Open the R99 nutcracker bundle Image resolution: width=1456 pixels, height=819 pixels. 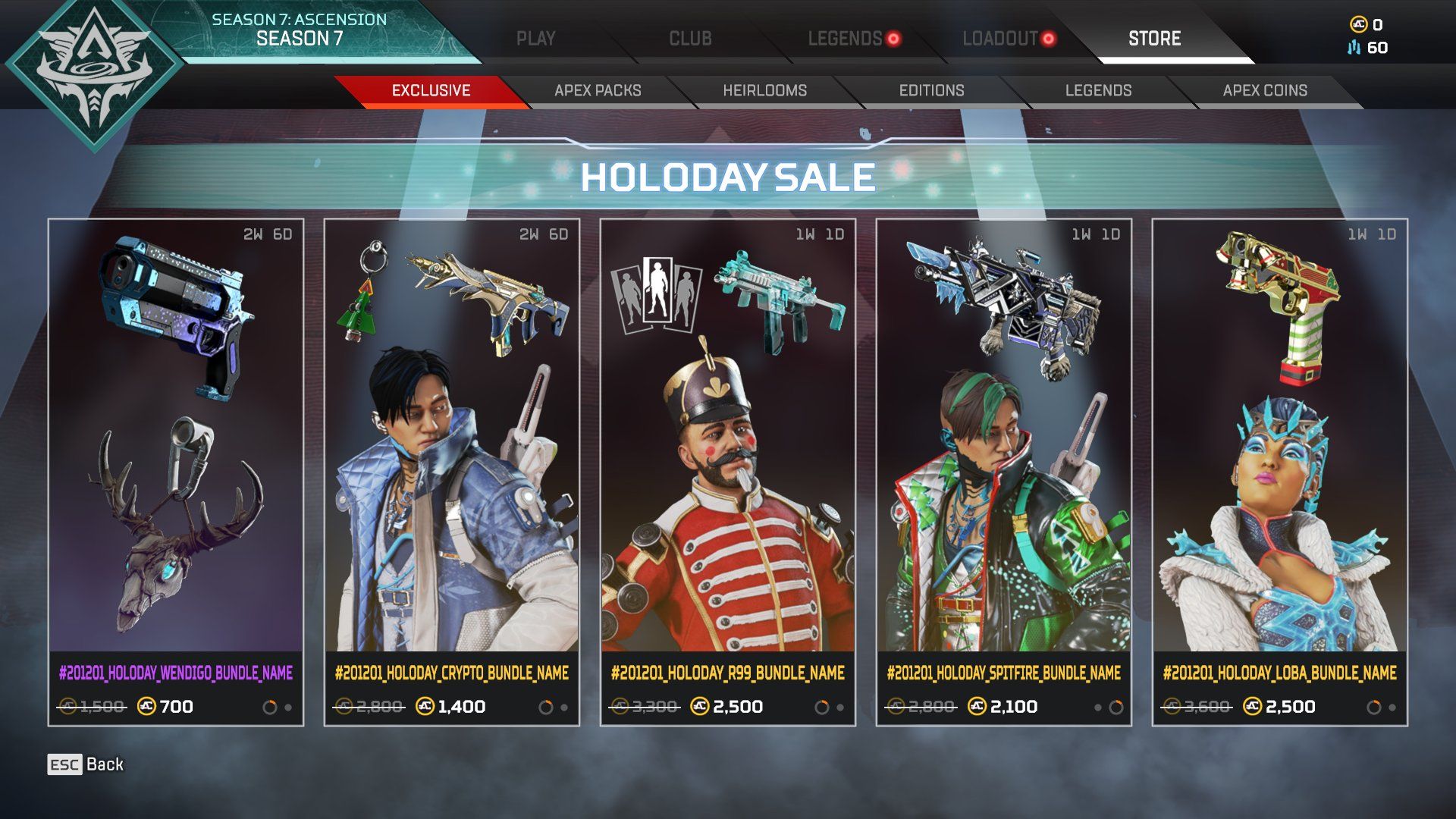tap(728, 472)
